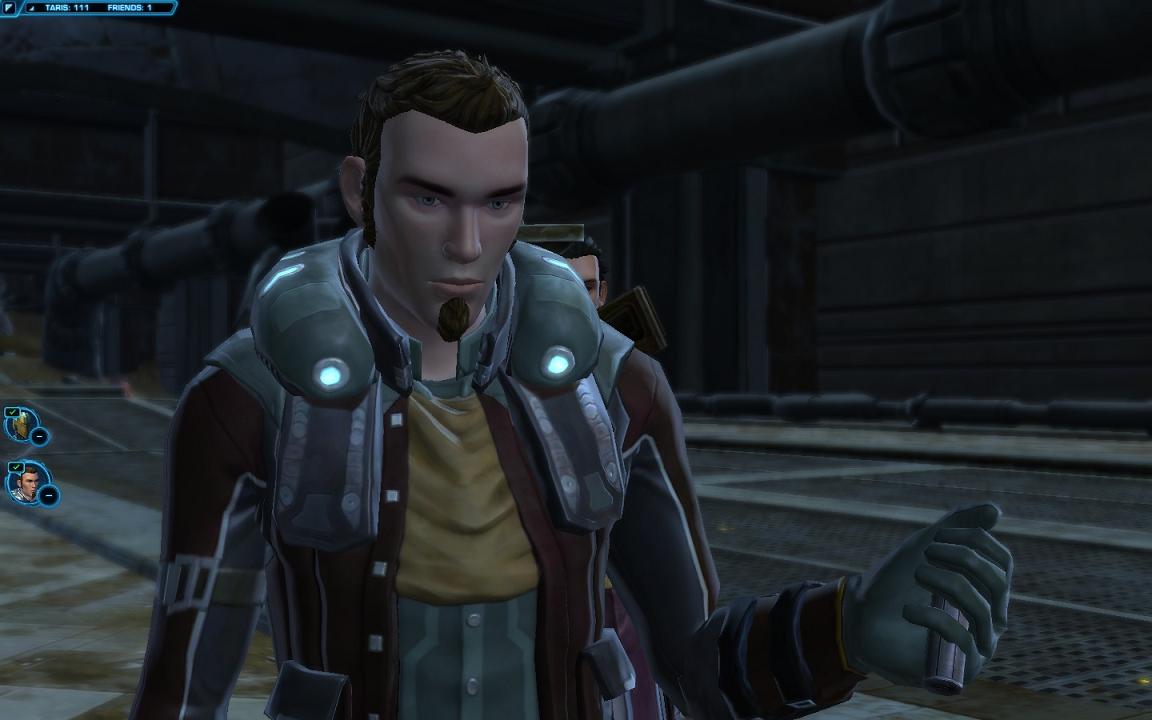Click the minus button on the brown-haired portrait
The height and width of the screenshot is (720, 1152).
click(48, 495)
